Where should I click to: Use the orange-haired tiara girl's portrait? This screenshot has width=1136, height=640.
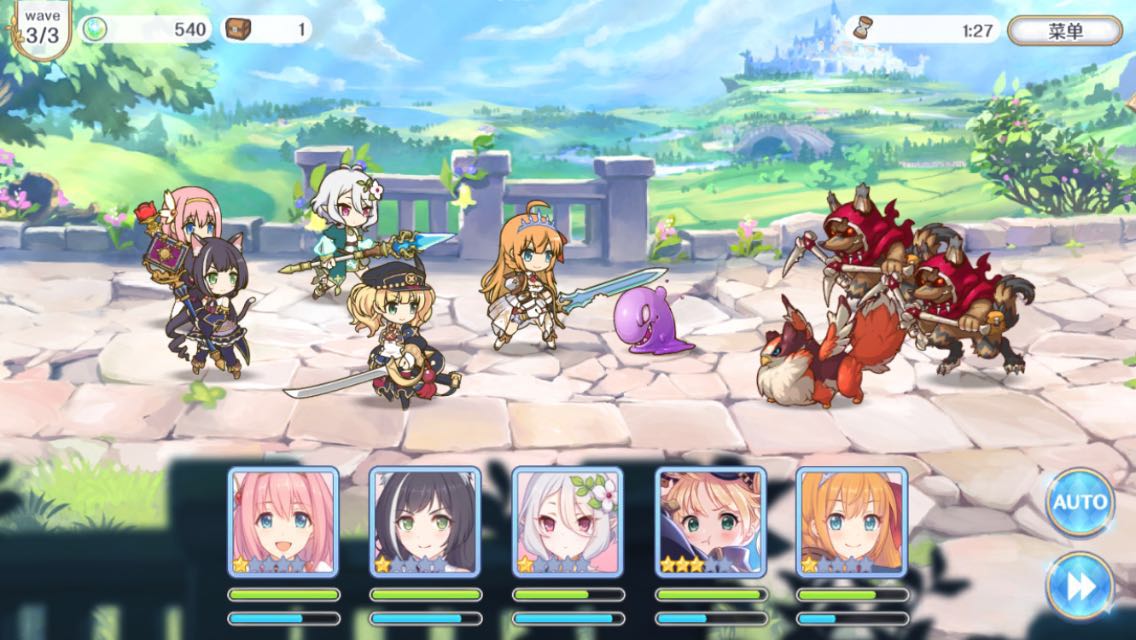(x=852, y=521)
